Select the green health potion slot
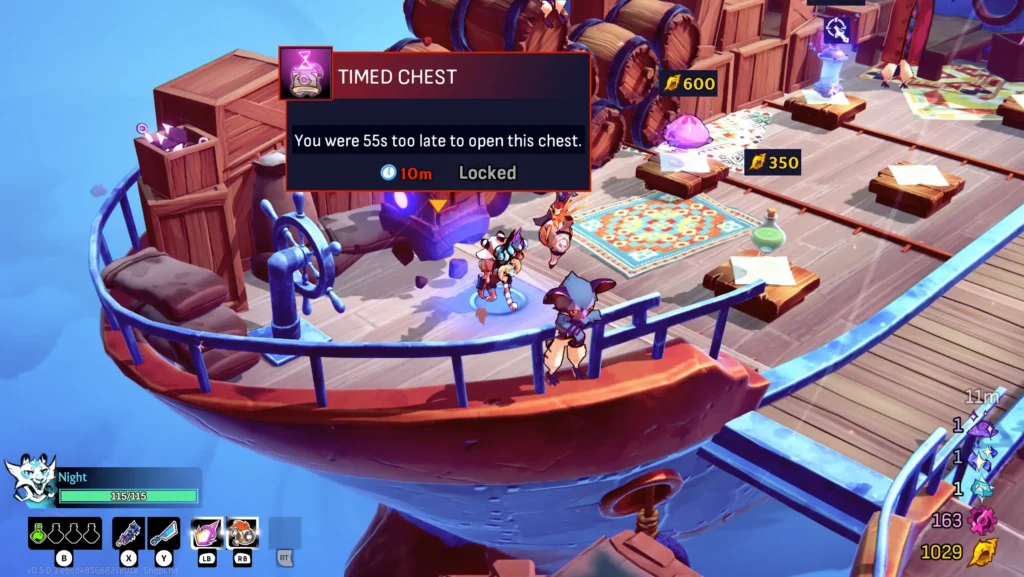 (38, 534)
